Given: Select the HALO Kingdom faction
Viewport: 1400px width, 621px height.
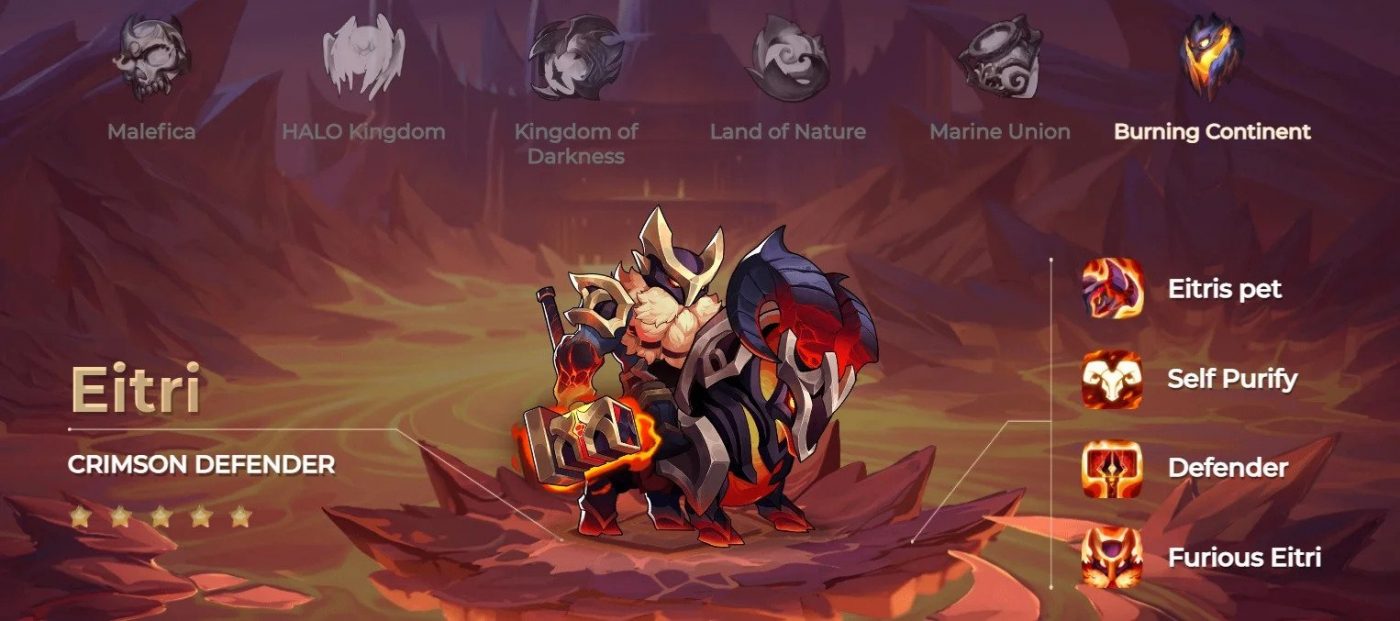Looking at the screenshot, I should click(363, 58).
